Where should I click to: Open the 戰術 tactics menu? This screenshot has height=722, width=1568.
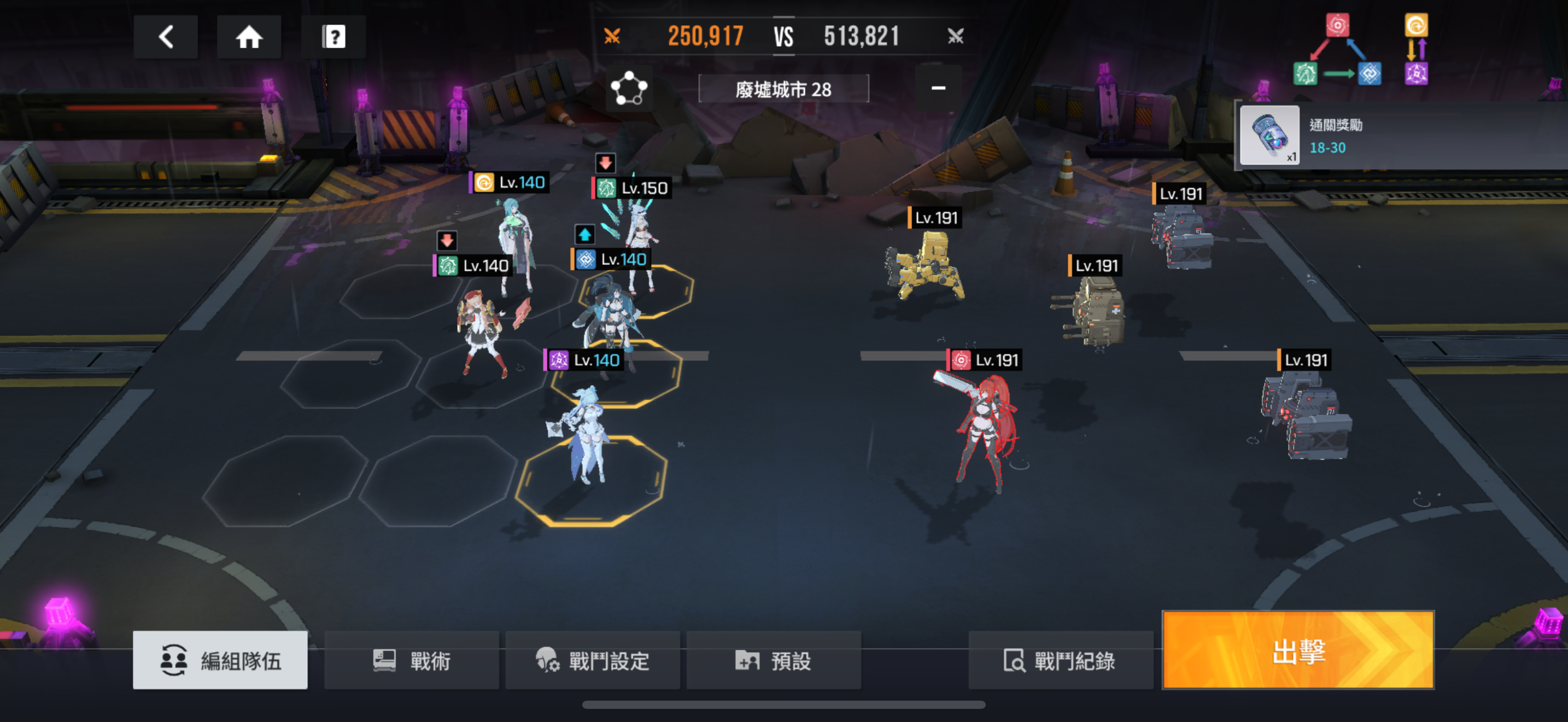[x=412, y=660]
